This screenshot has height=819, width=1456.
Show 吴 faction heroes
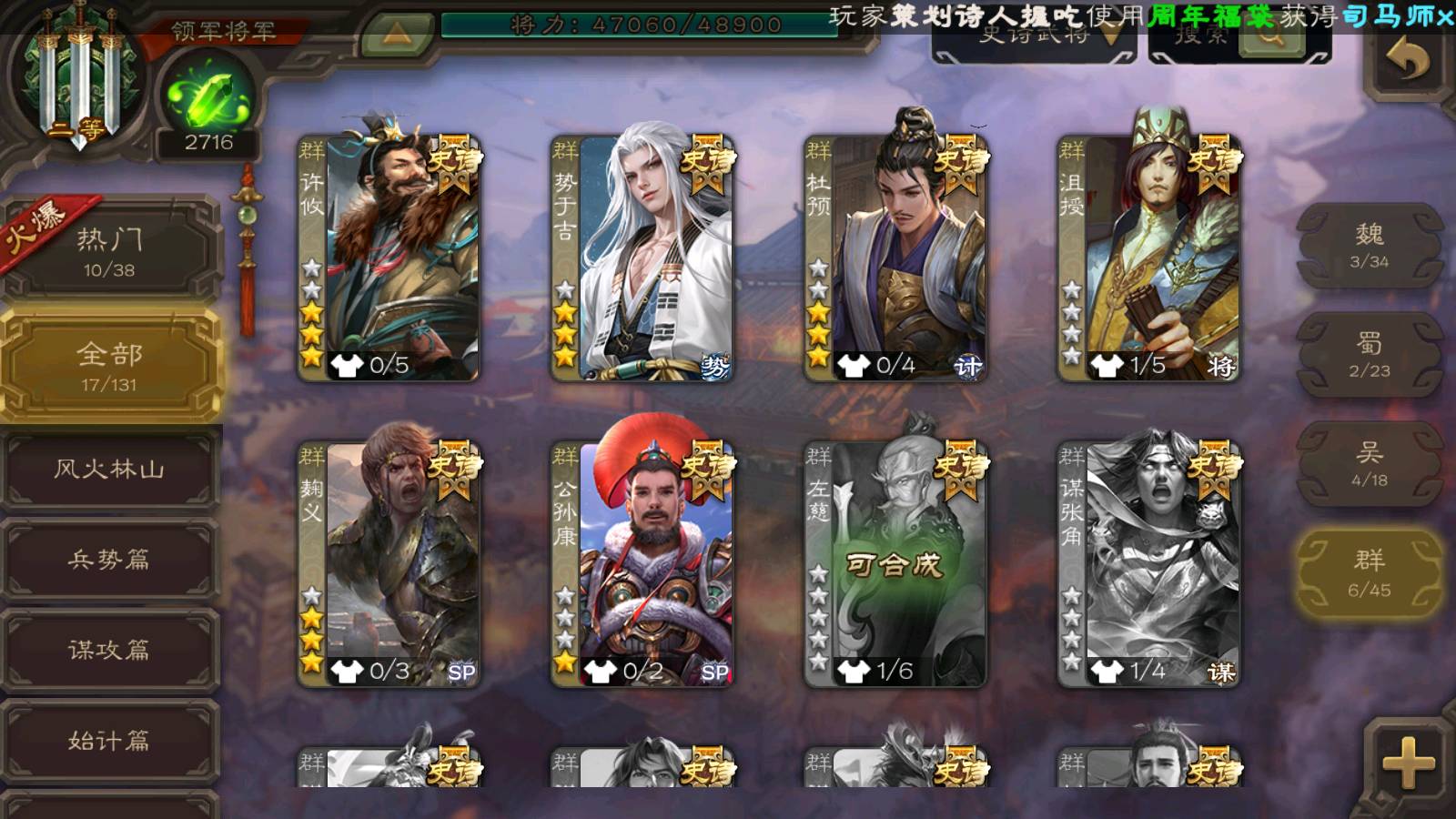(x=1369, y=464)
